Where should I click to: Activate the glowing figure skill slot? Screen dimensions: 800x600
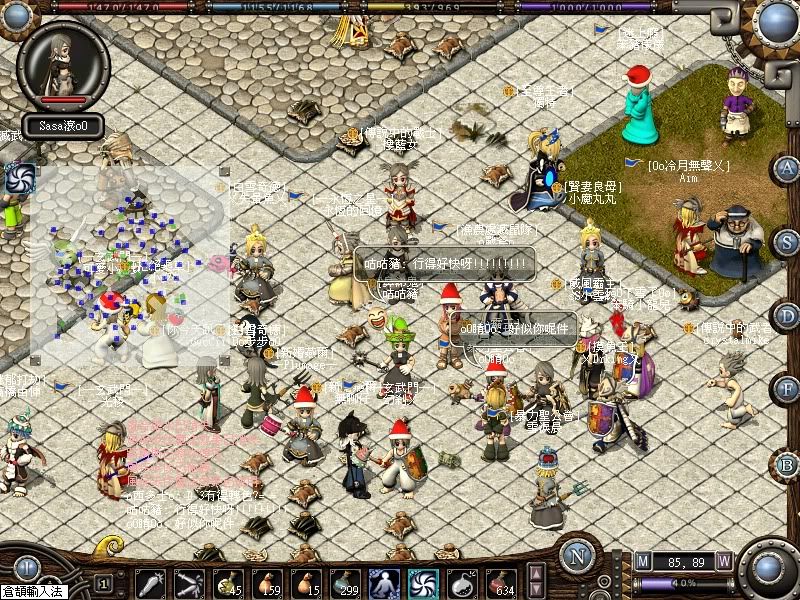coord(384,583)
